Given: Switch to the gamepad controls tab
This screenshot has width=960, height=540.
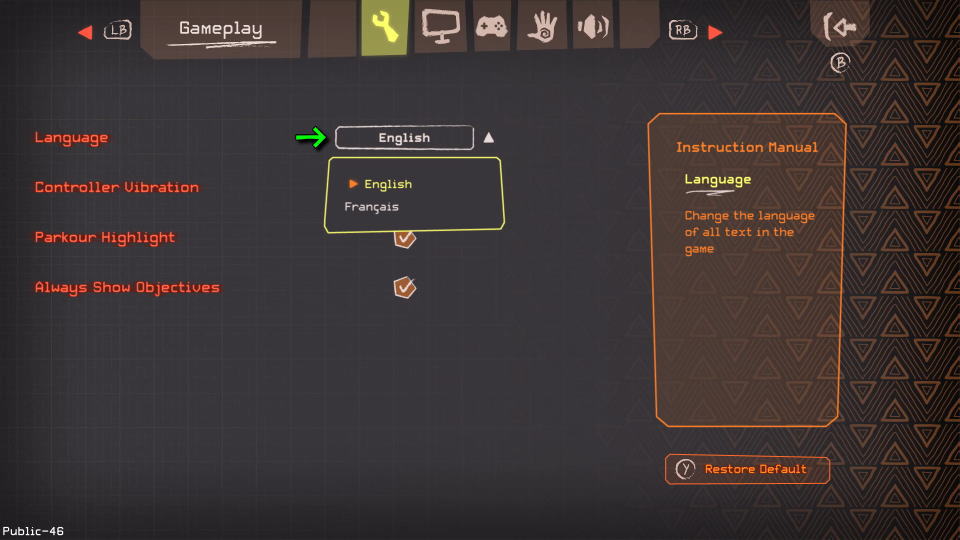Looking at the screenshot, I should (x=491, y=27).
